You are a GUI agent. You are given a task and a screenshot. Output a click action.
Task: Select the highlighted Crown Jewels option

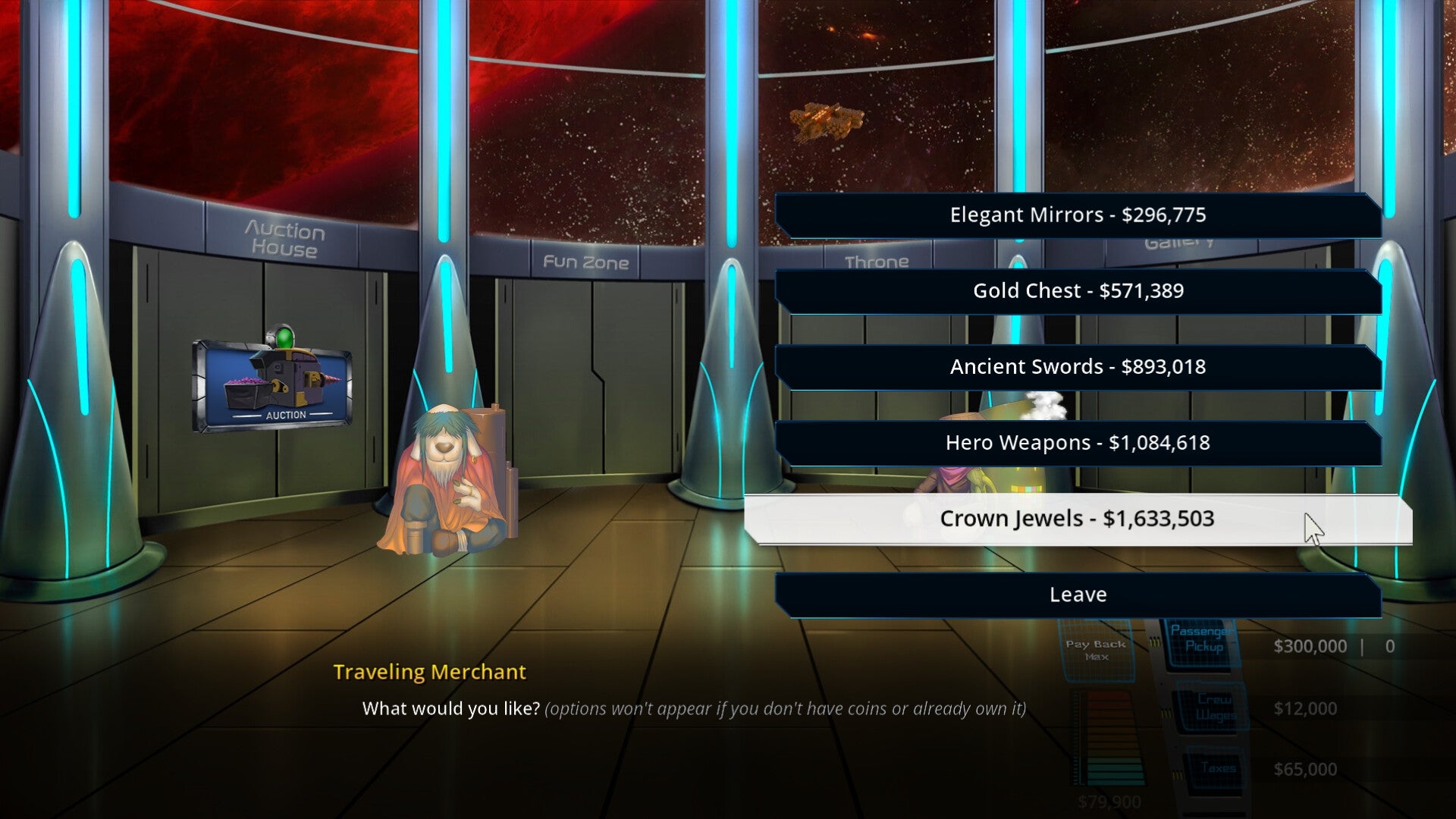point(1077,519)
